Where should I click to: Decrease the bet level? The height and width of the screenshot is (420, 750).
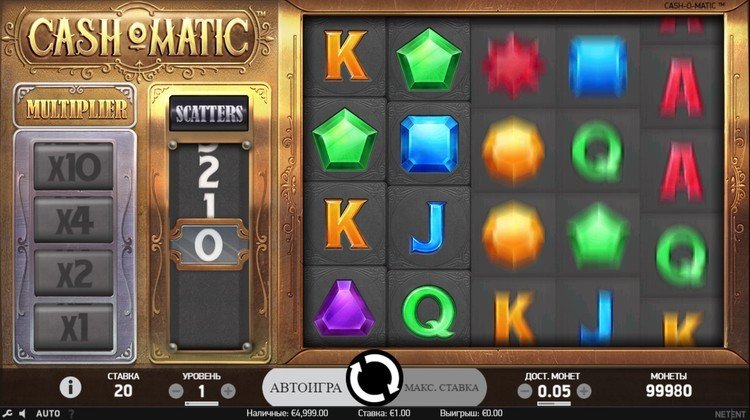tap(176, 390)
